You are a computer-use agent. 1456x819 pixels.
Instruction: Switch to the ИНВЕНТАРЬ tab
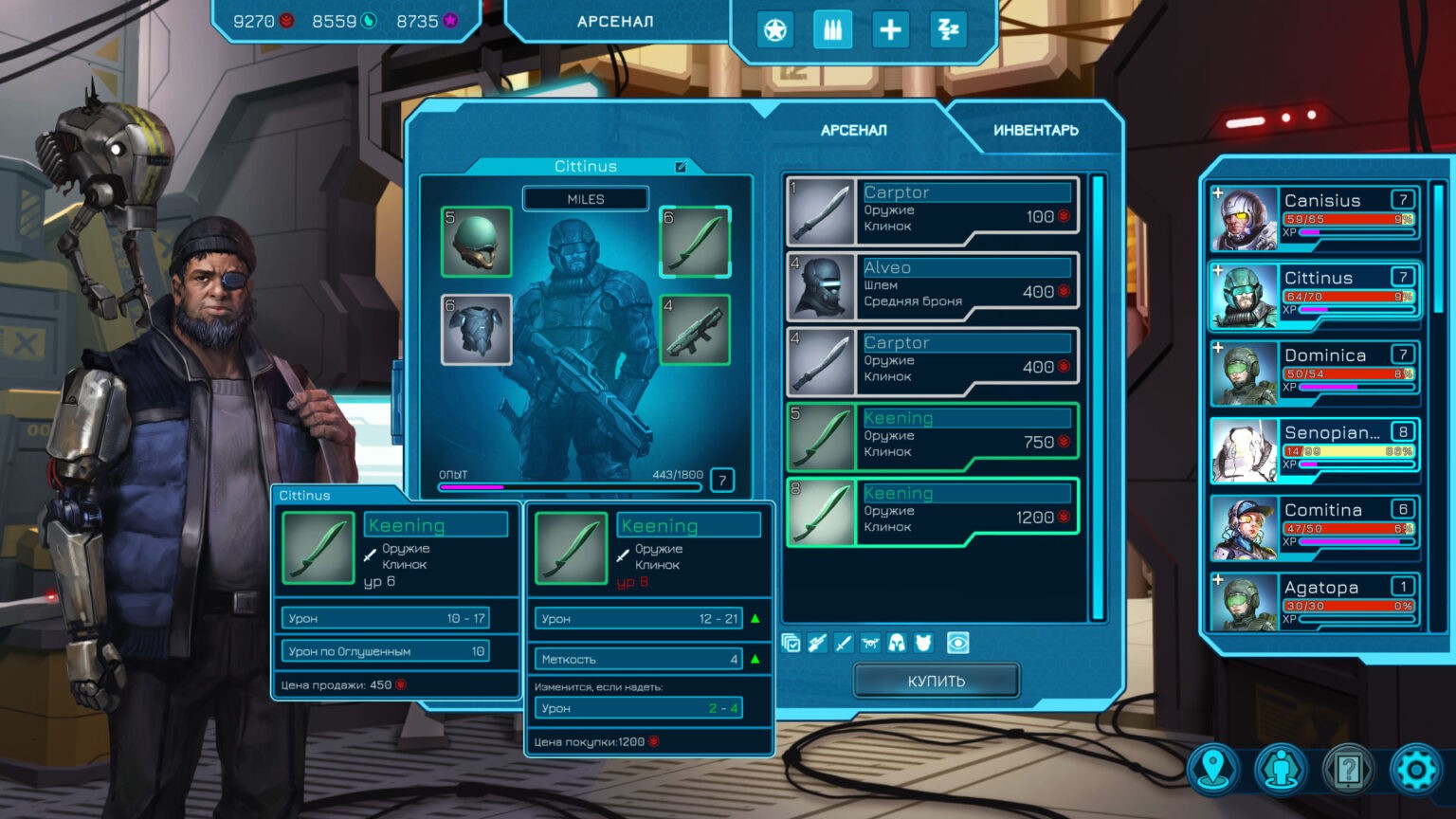click(x=1035, y=130)
